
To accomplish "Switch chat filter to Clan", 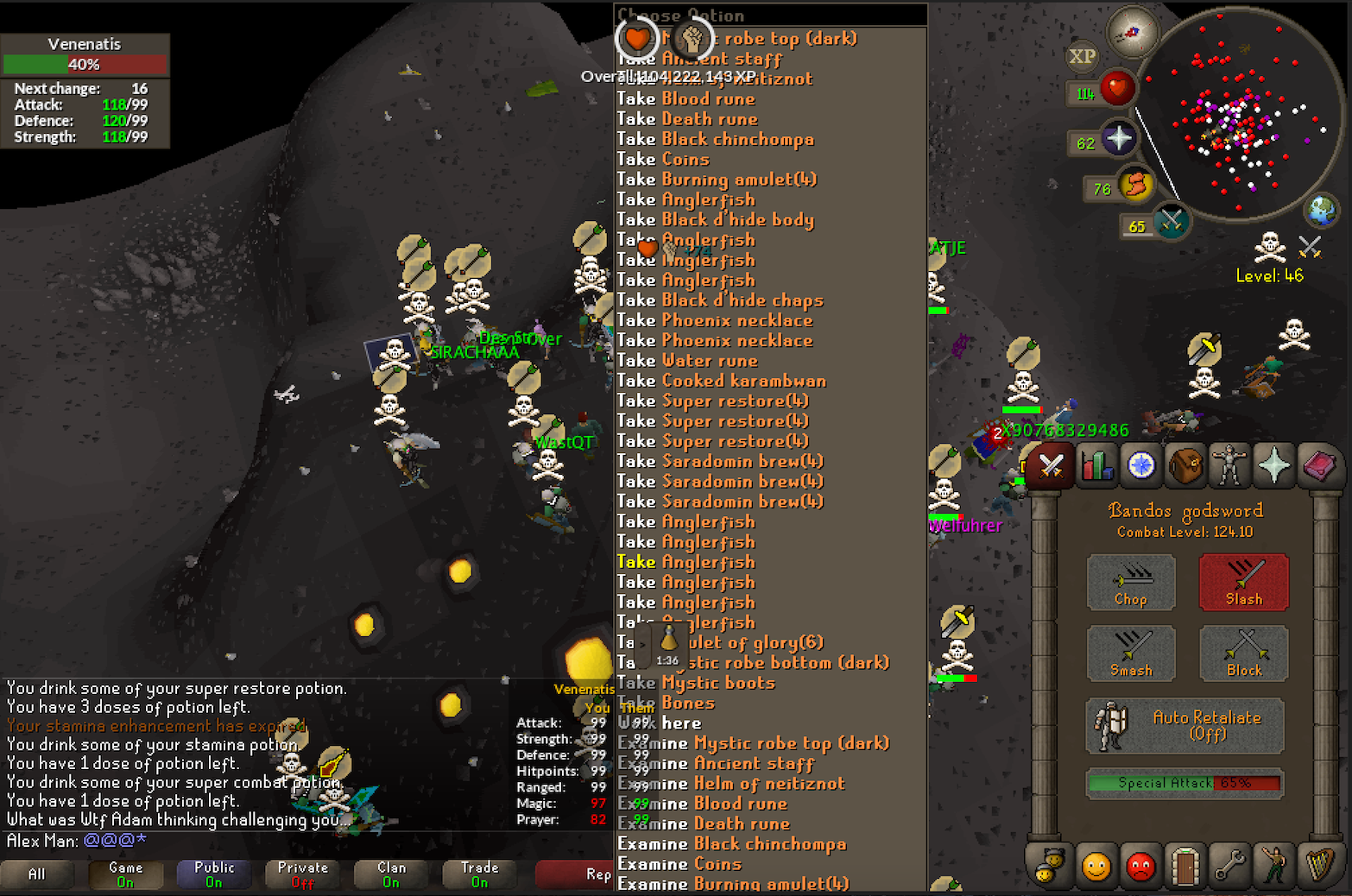I will tap(391, 874).
